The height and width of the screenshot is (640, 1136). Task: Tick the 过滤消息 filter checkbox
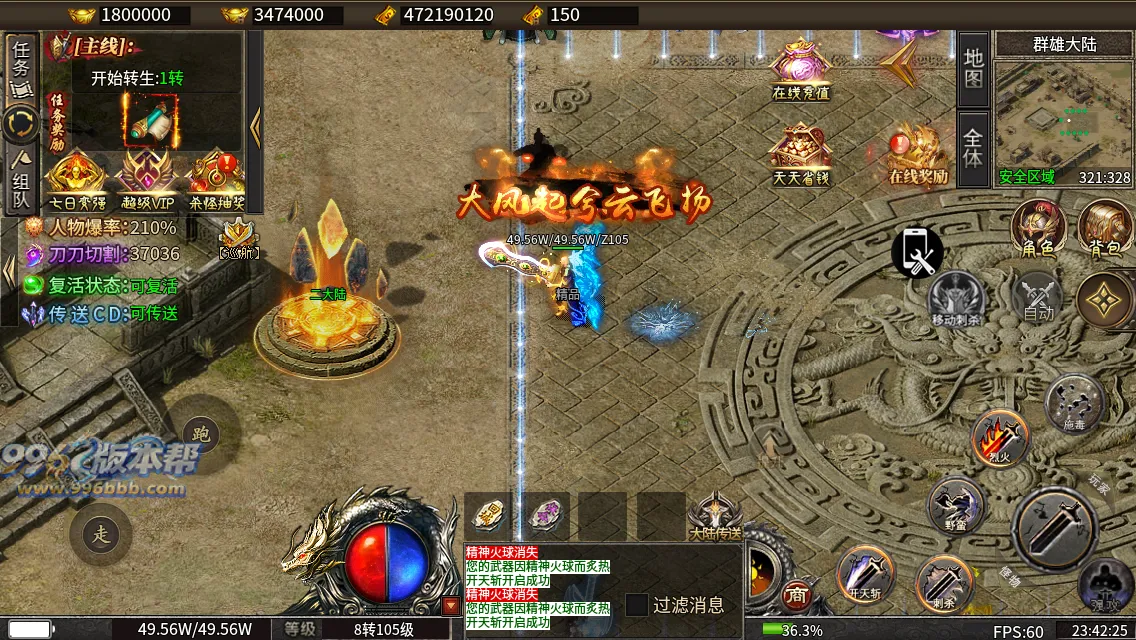(x=637, y=605)
